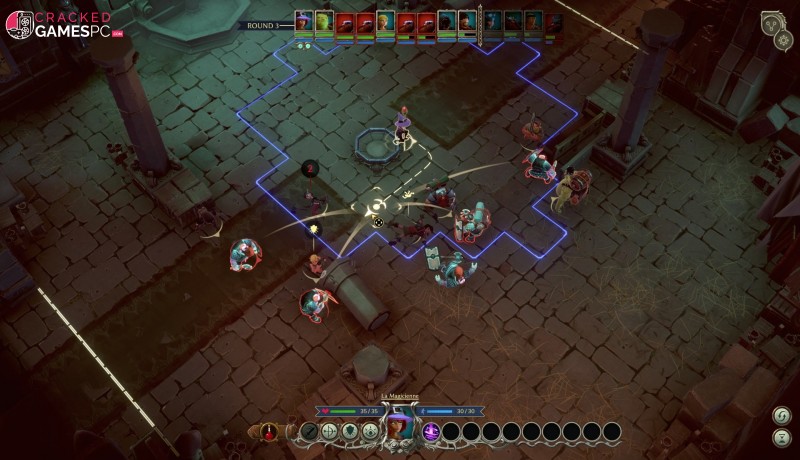Image resolution: width=800 pixels, height=460 pixels.
Task: Use the red health potion
Action: [x=268, y=432]
